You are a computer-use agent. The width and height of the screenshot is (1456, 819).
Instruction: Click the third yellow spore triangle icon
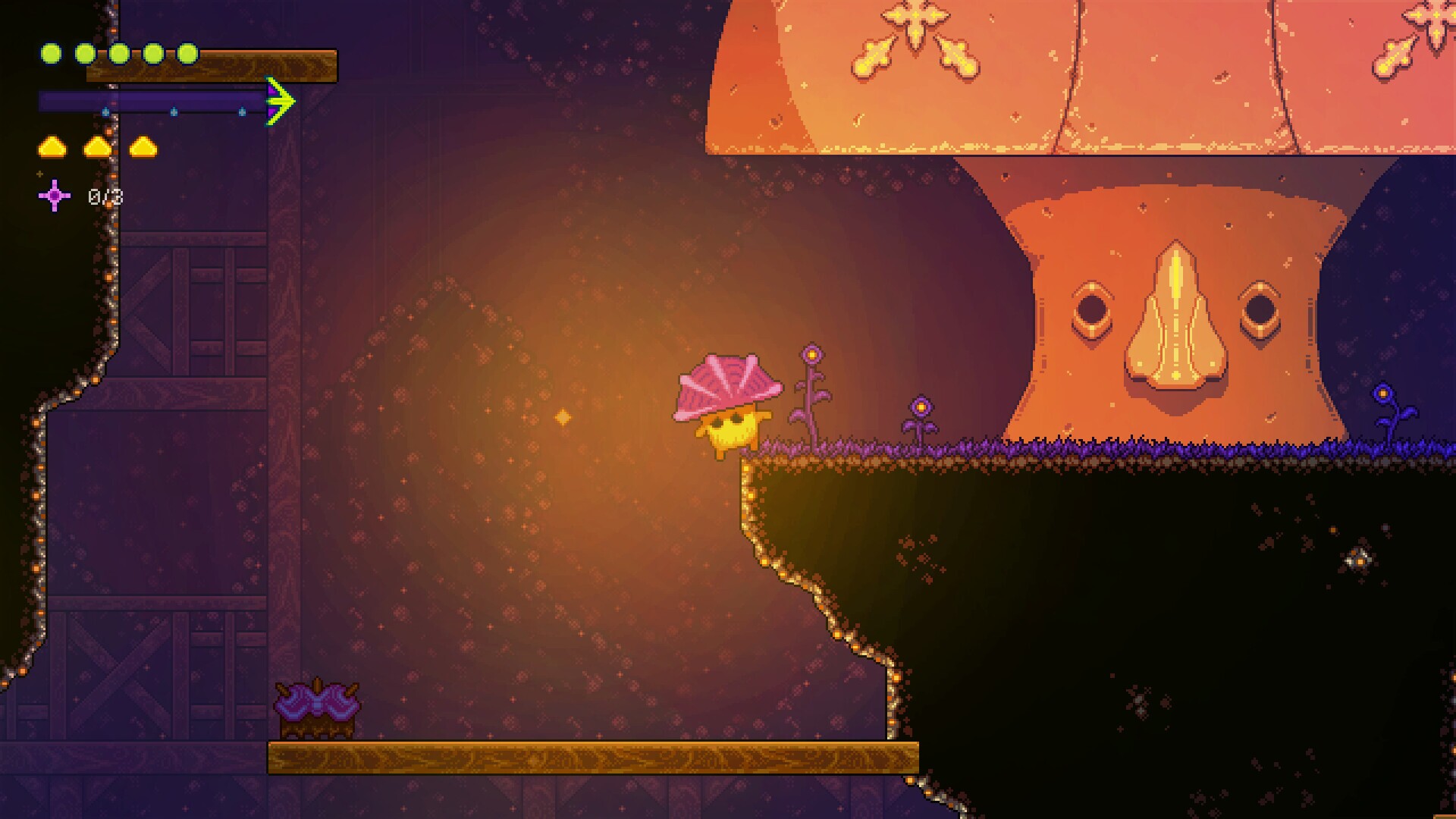click(x=143, y=147)
